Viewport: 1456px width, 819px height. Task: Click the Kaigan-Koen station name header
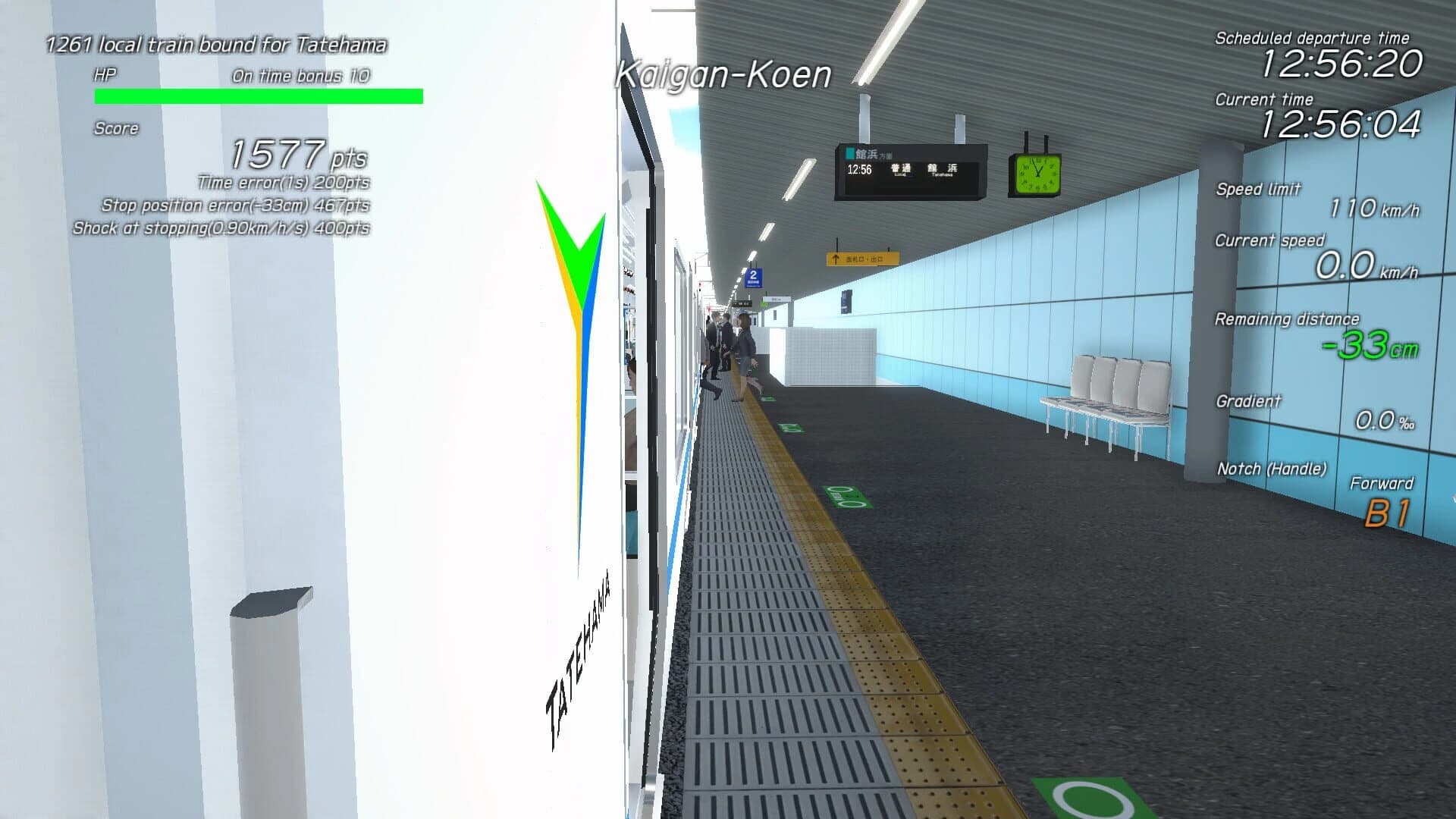(x=724, y=74)
